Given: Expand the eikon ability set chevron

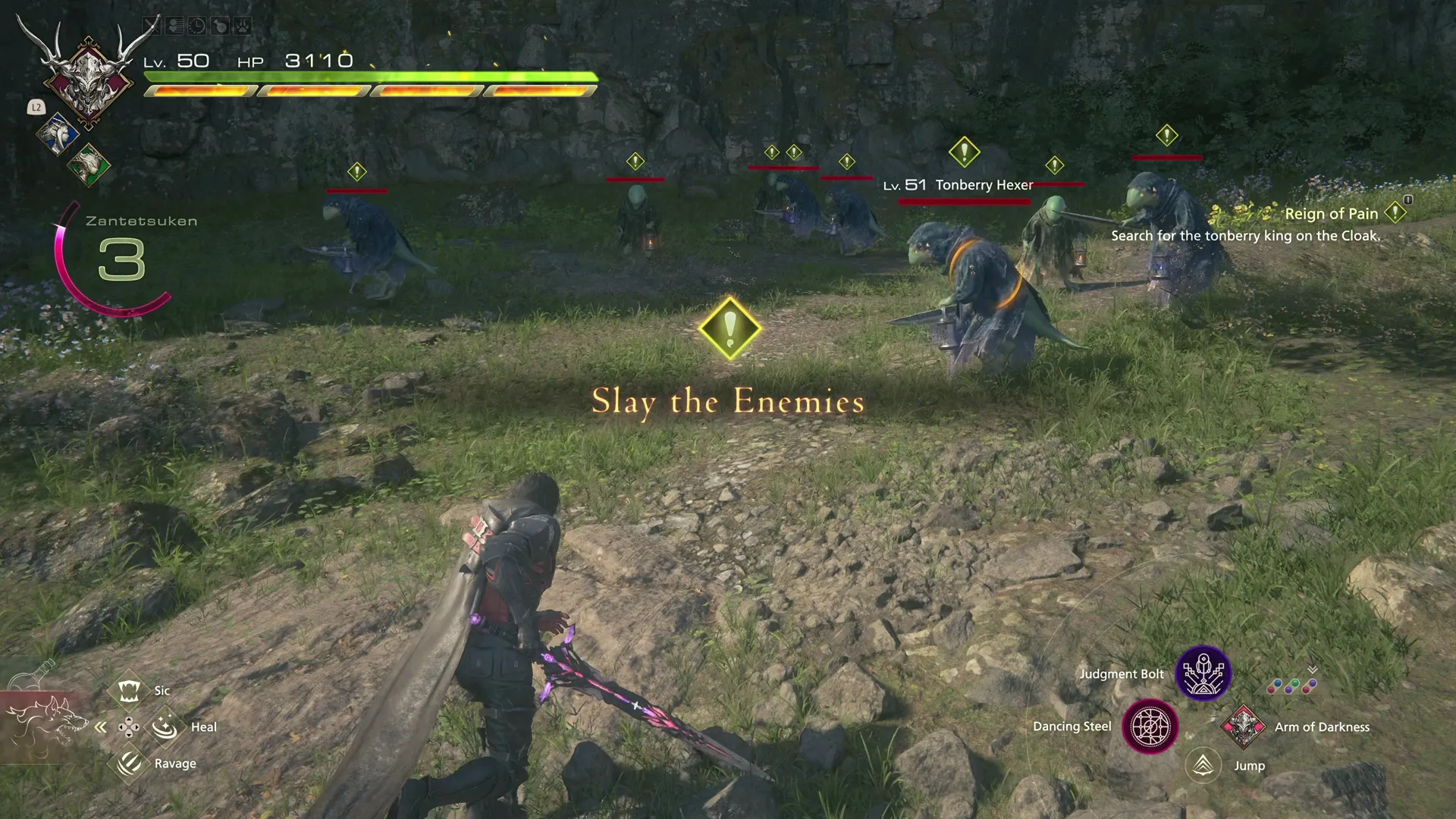Looking at the screenshot, I should [1311, 670].
